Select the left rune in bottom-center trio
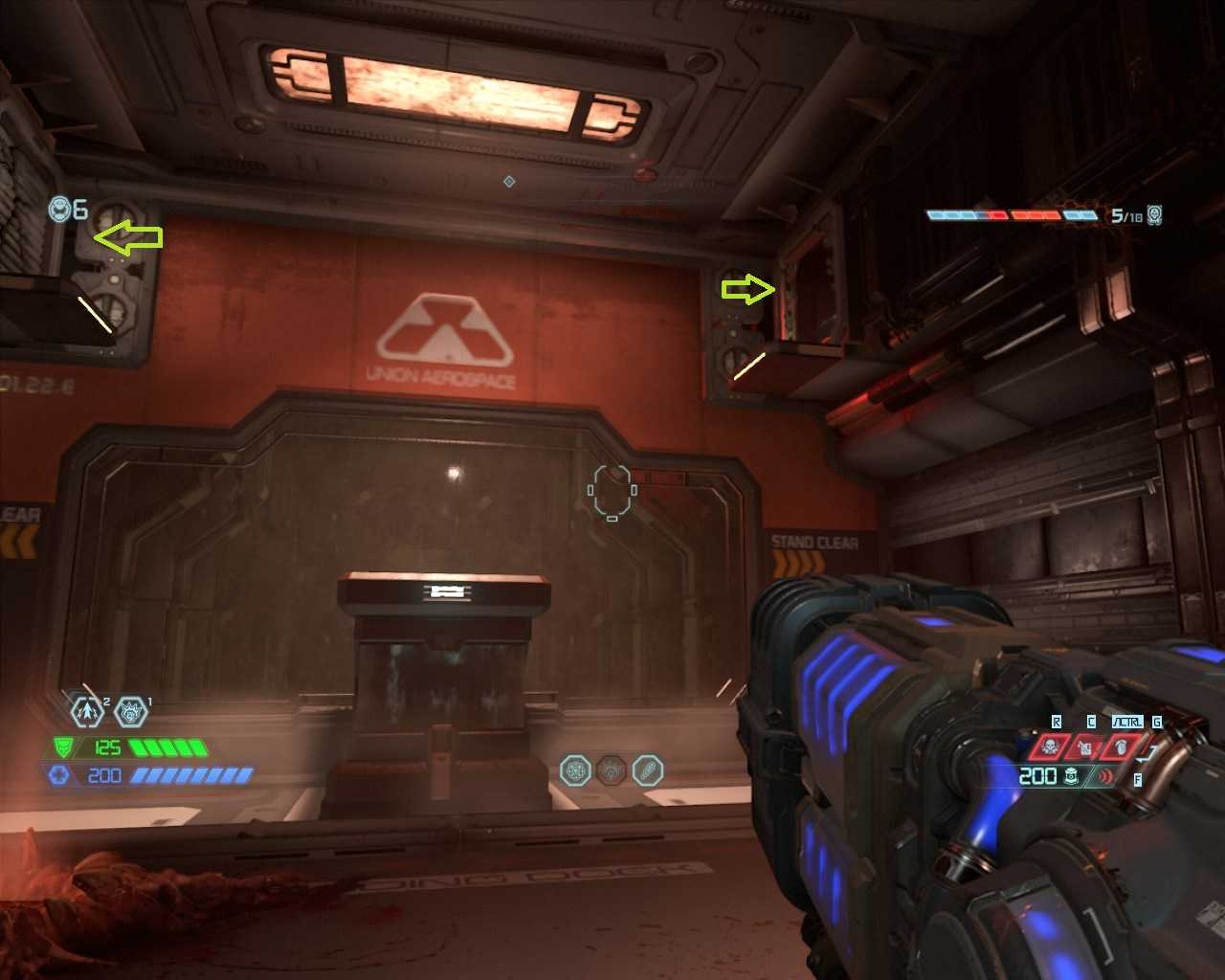Screen dimensions: 1225x980 point(575,769)
